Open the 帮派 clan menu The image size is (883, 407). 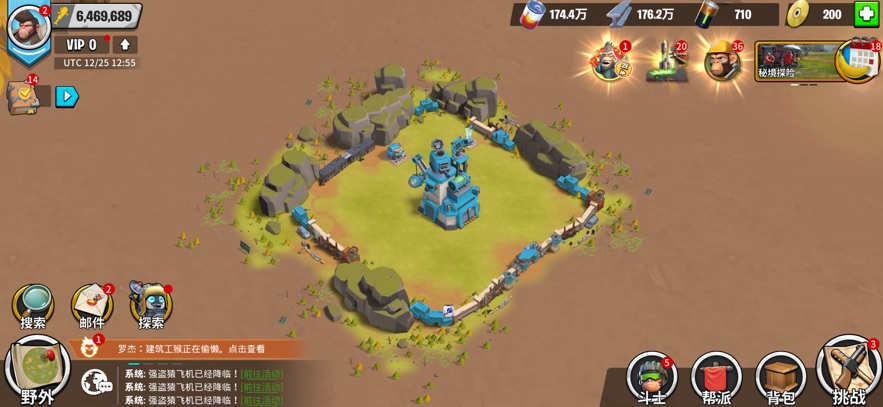(716, 378)
